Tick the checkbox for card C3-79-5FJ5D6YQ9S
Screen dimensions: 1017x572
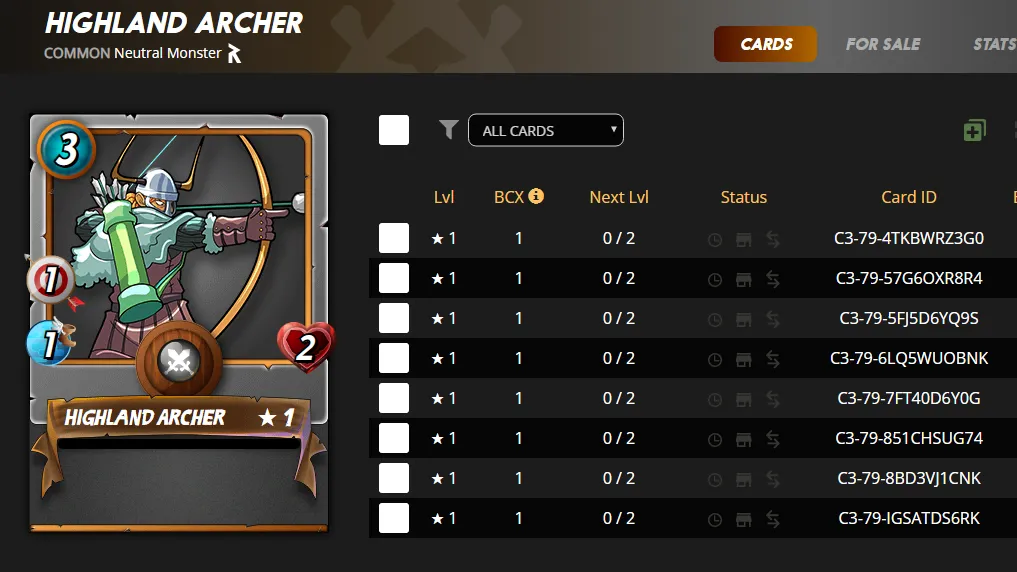pyautogui.click(x=394, y=318)
